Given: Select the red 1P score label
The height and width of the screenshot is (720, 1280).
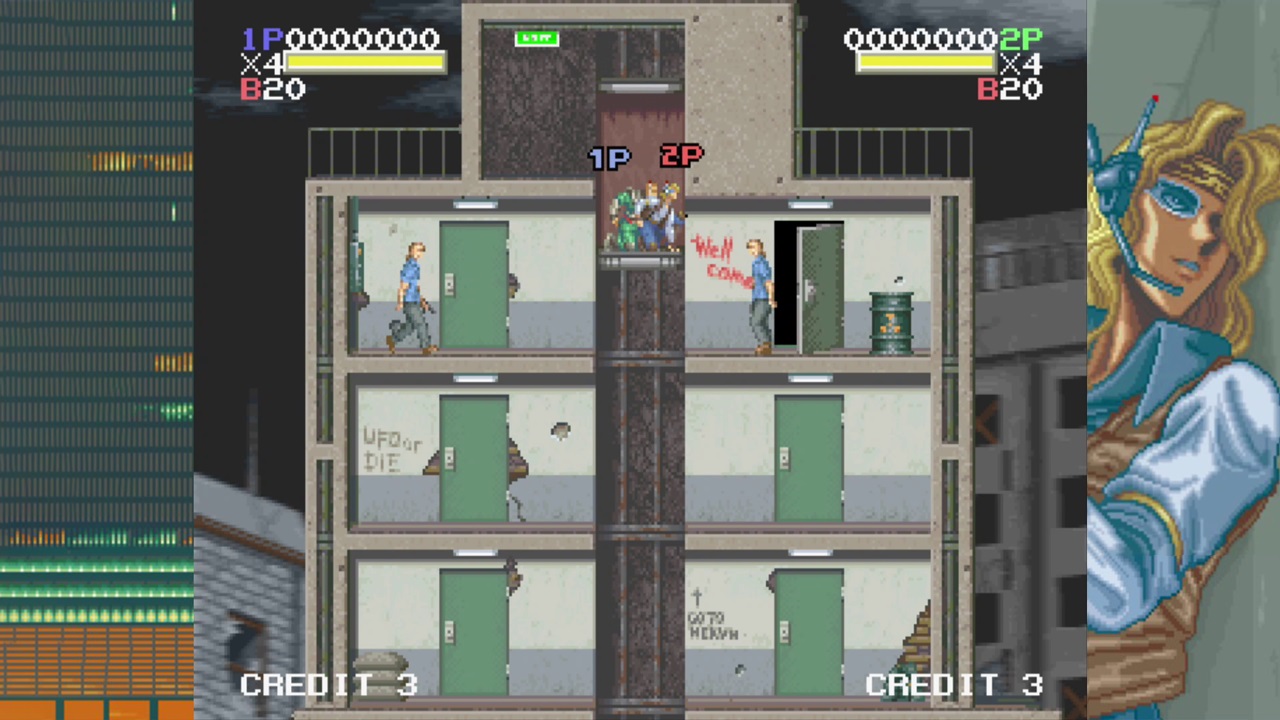Looking at the screenshot, I should [262, 39].
